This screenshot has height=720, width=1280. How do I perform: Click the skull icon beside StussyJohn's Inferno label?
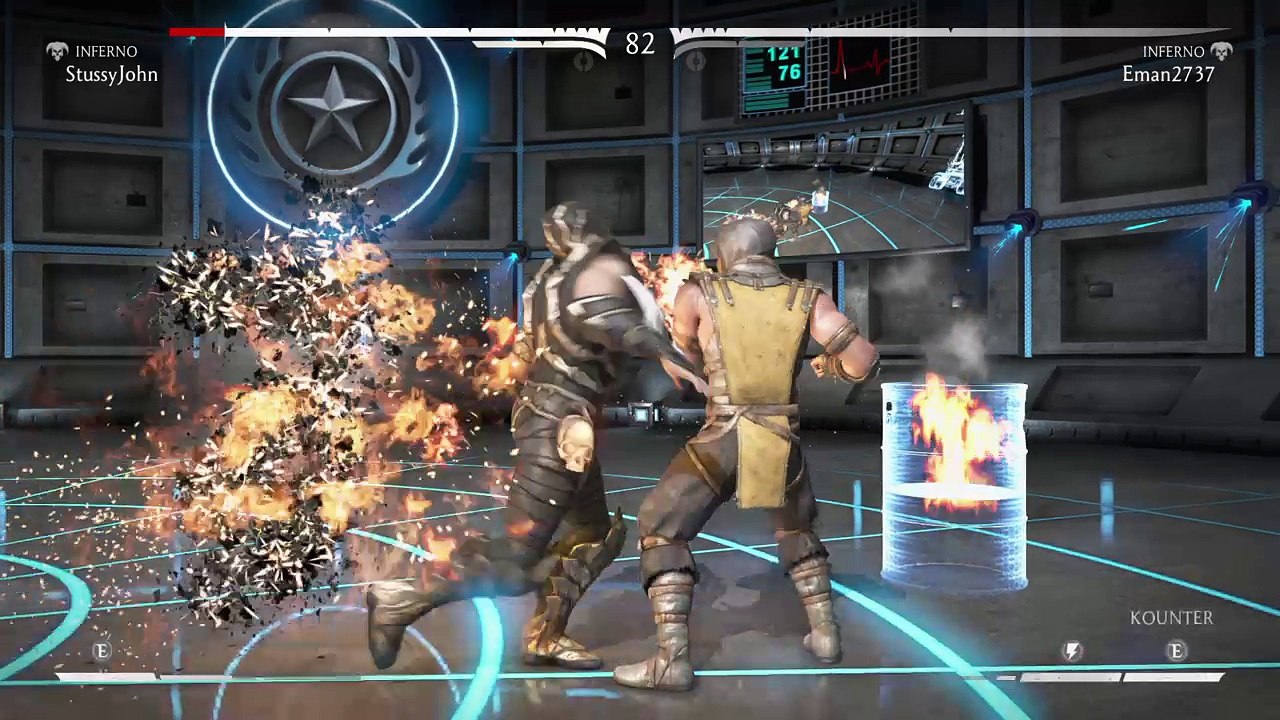click(x=57, y=51)
